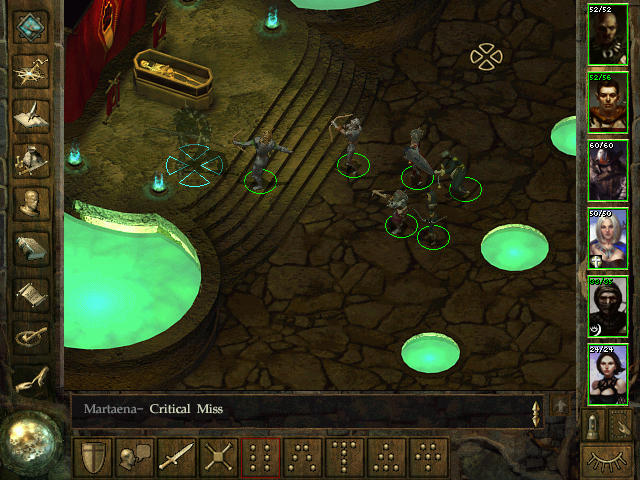Open the inventory with the helmet icon
The height and width of the screenshot is (480, 640).
click(31, 159)
